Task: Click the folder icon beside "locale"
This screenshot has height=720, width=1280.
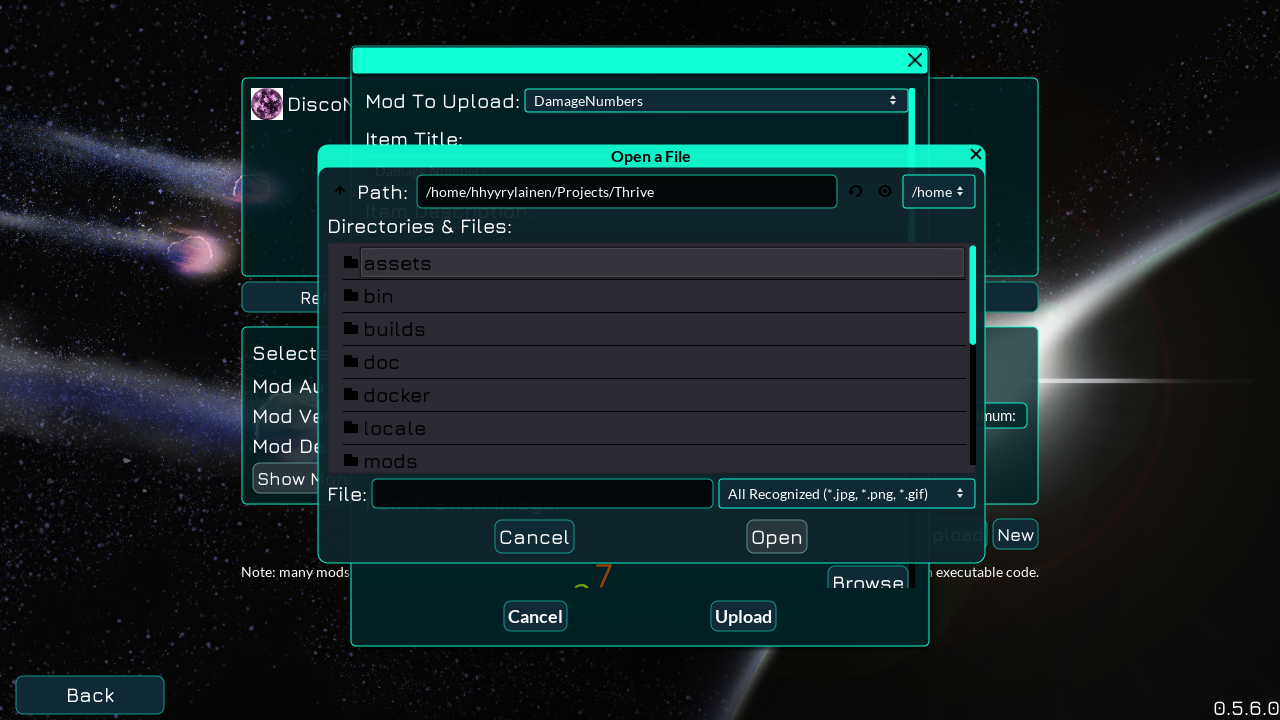Action: (350, 427)
